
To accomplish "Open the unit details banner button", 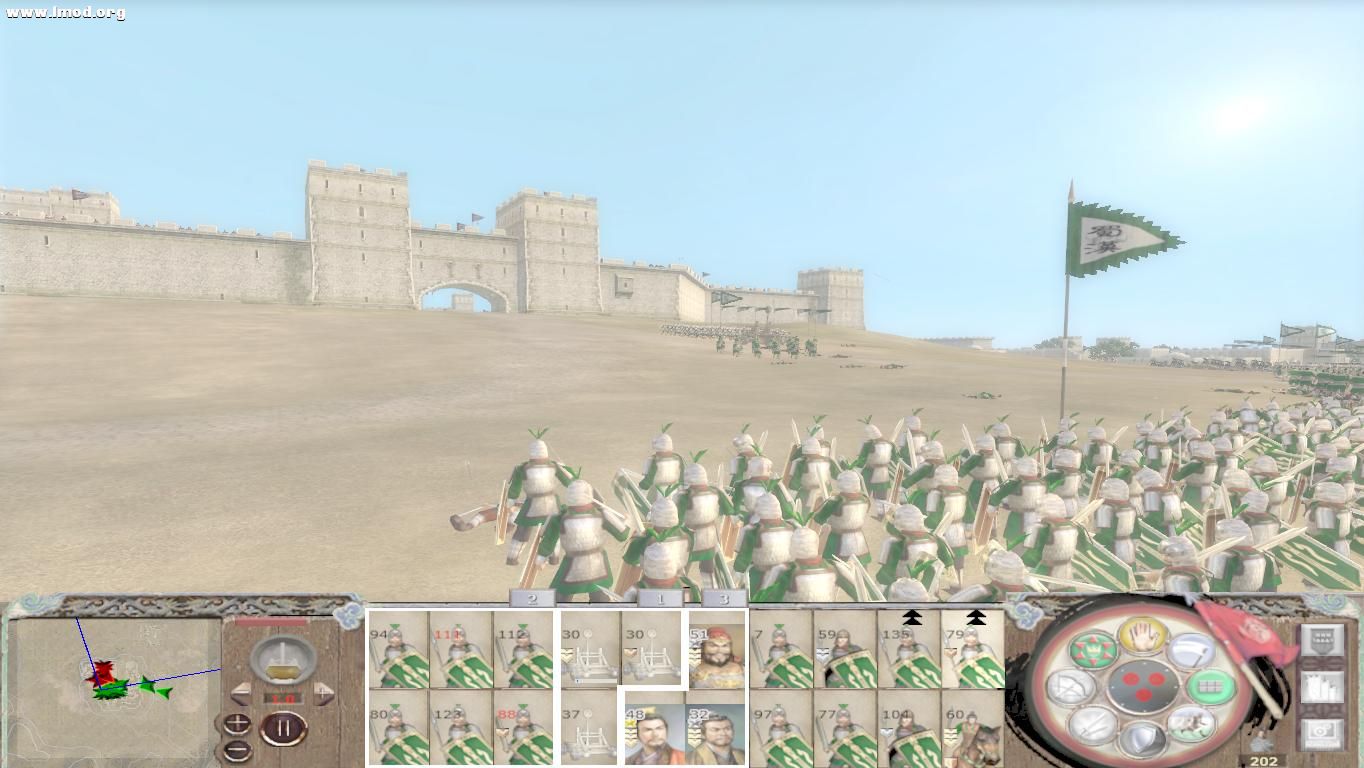I will tap(1323, 640).
